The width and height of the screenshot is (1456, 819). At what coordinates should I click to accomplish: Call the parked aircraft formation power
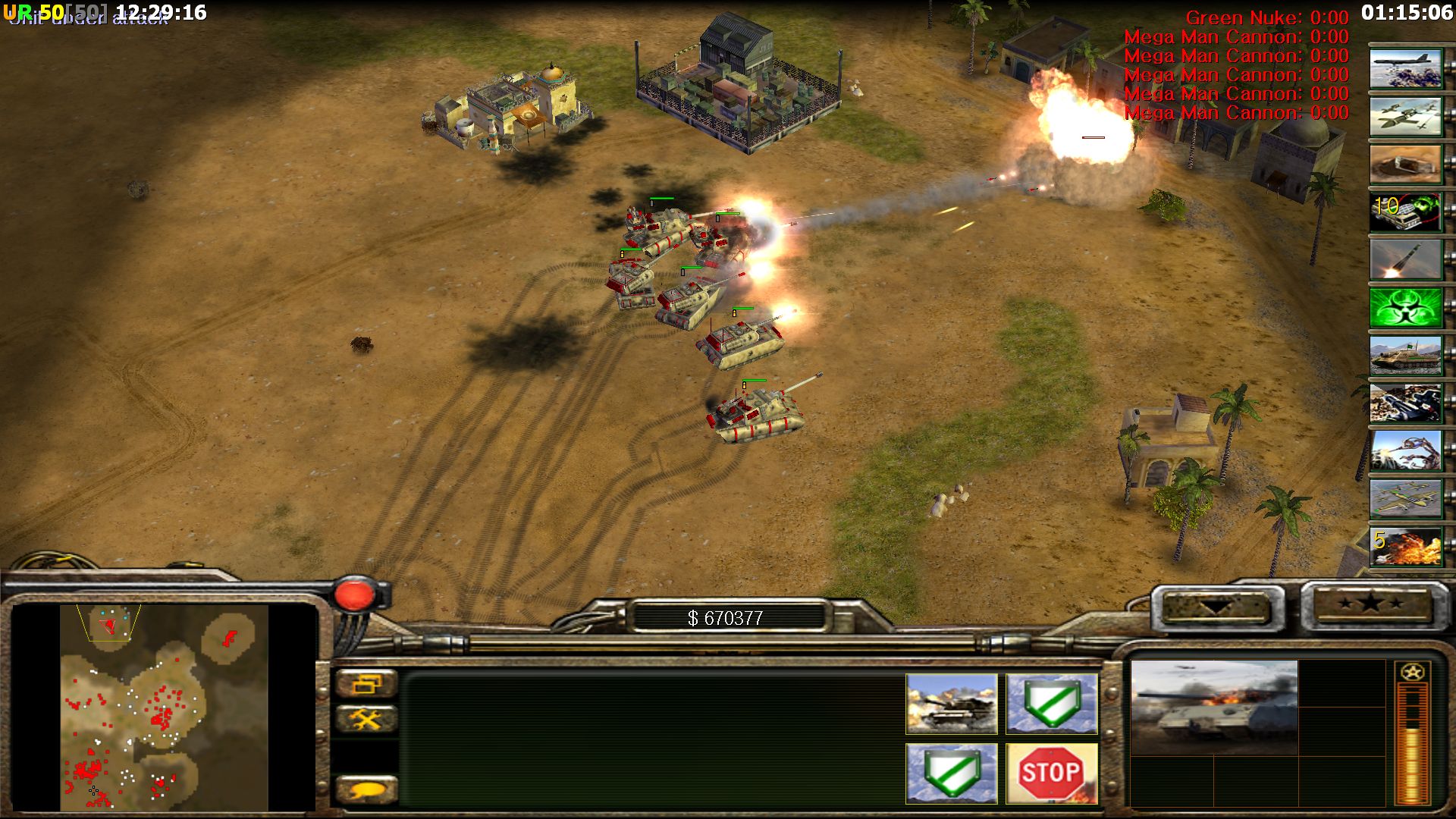coord(1405,498)
